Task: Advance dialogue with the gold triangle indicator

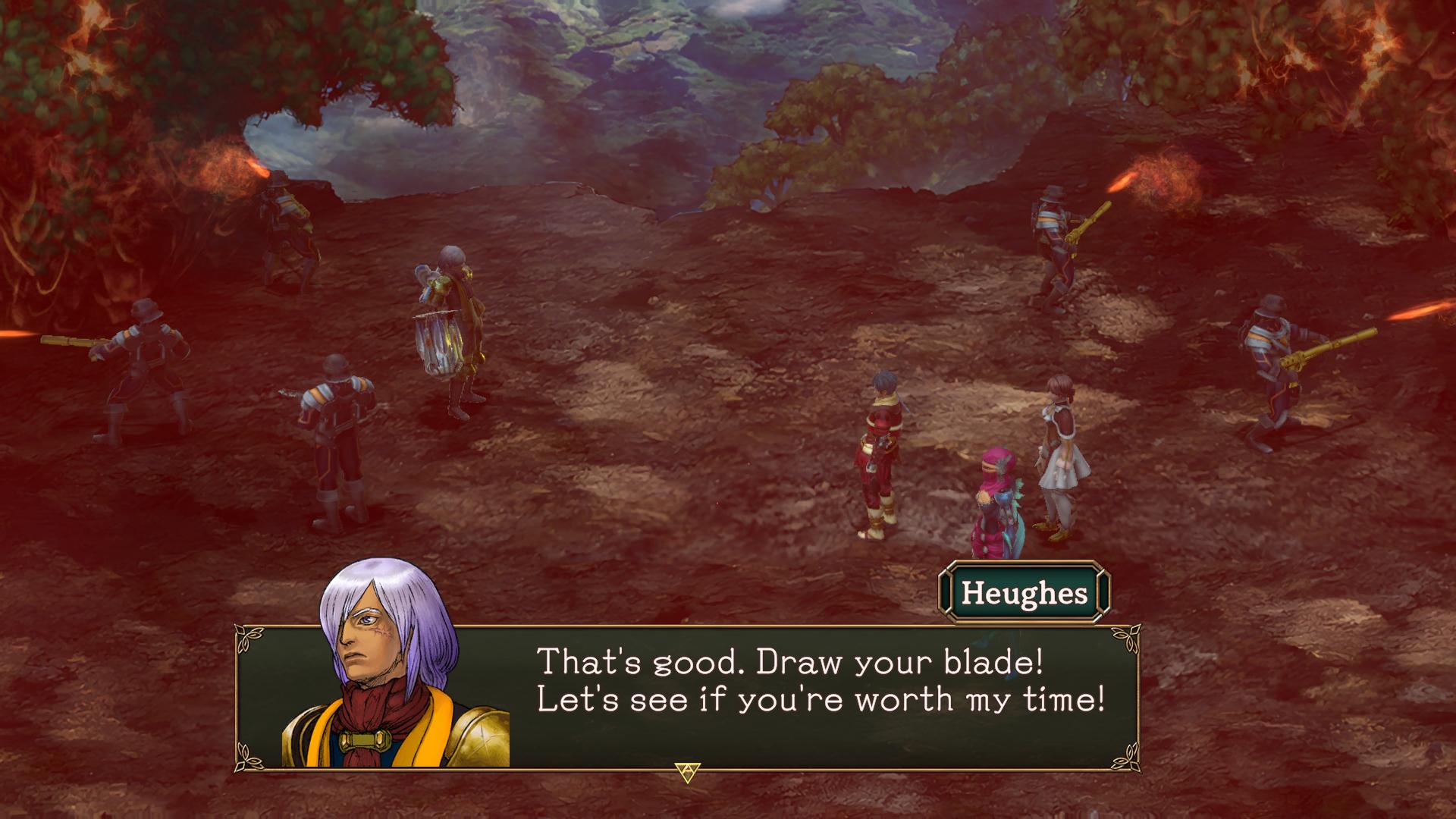Action: click(687, 772)
